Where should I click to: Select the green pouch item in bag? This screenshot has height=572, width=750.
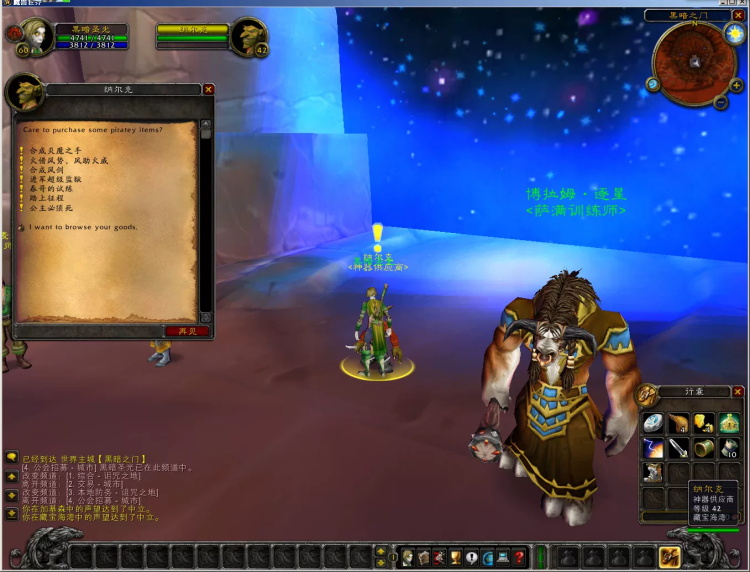pos(731,423)
